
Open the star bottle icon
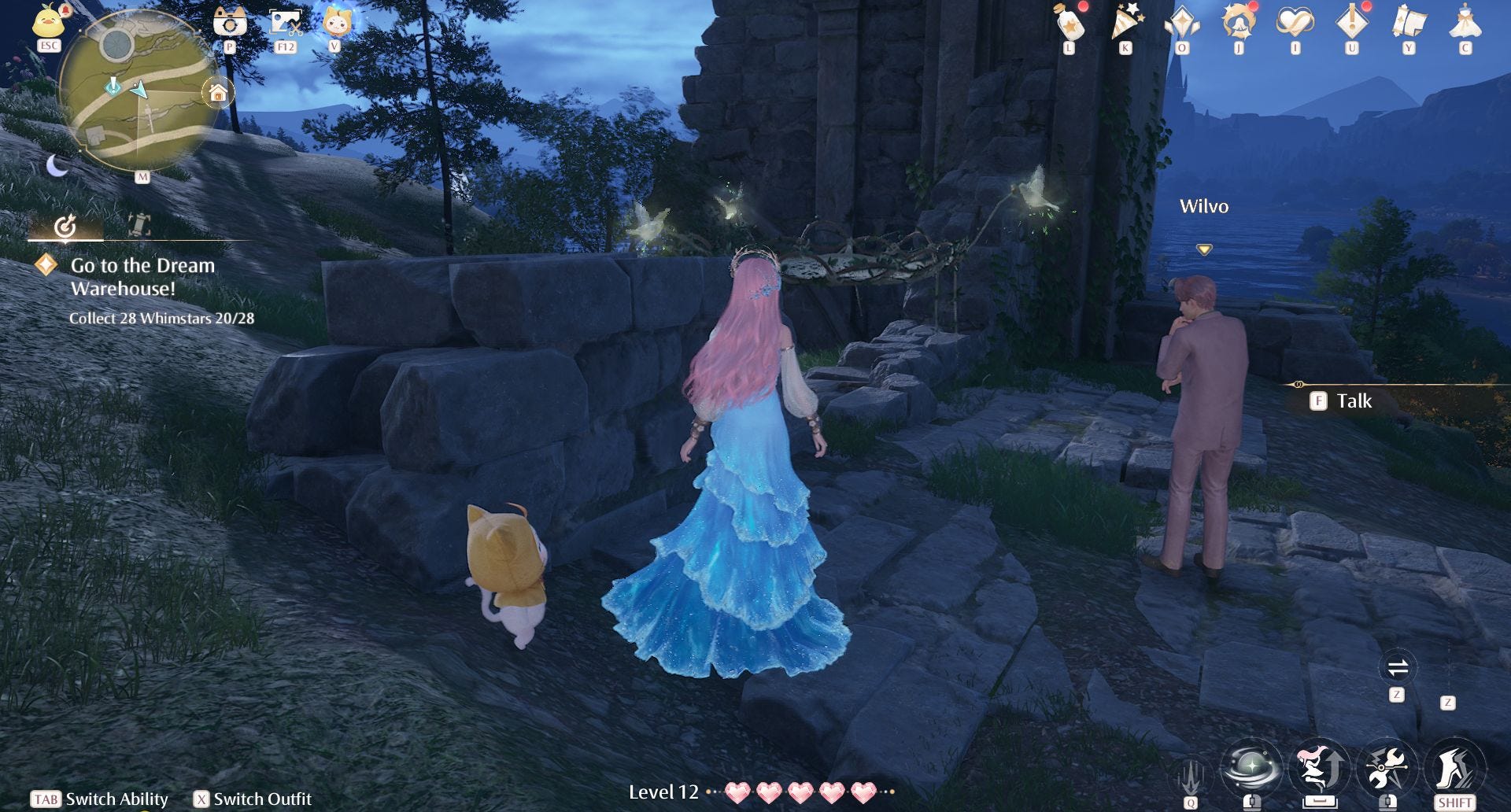point(1070,23)
